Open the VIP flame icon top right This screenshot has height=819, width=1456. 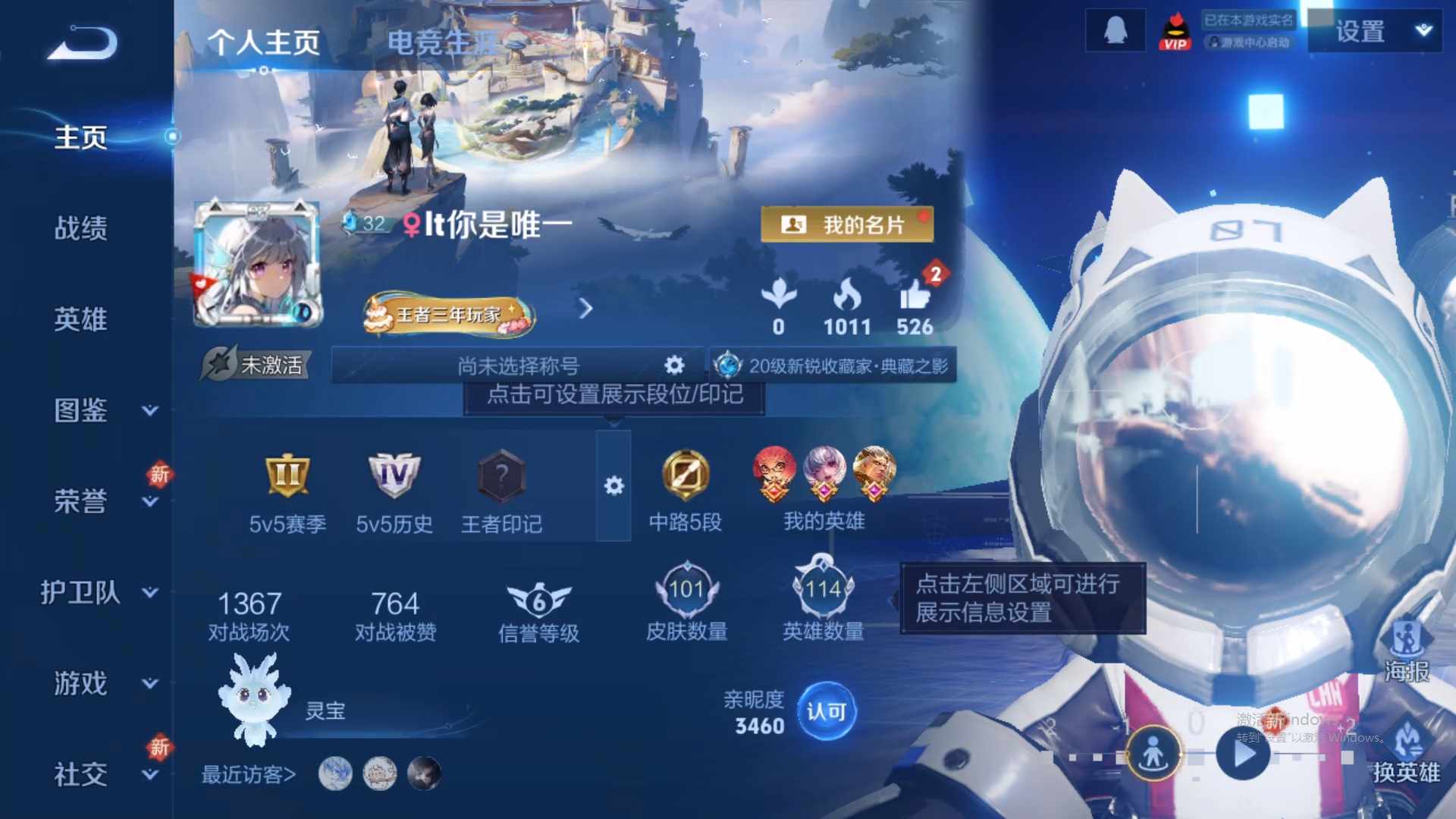[1176, 30]
